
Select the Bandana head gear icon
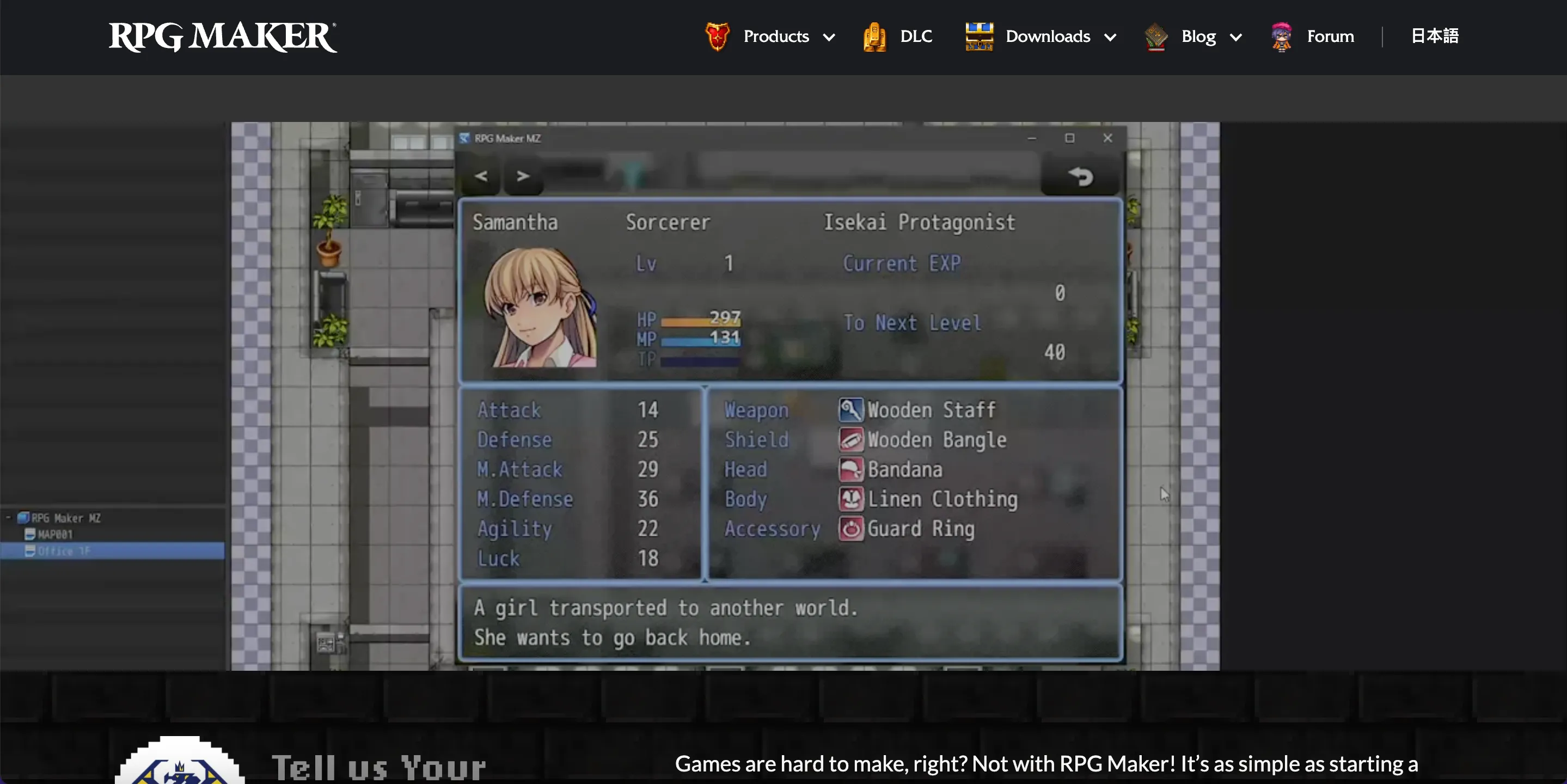tap(850, 469)
